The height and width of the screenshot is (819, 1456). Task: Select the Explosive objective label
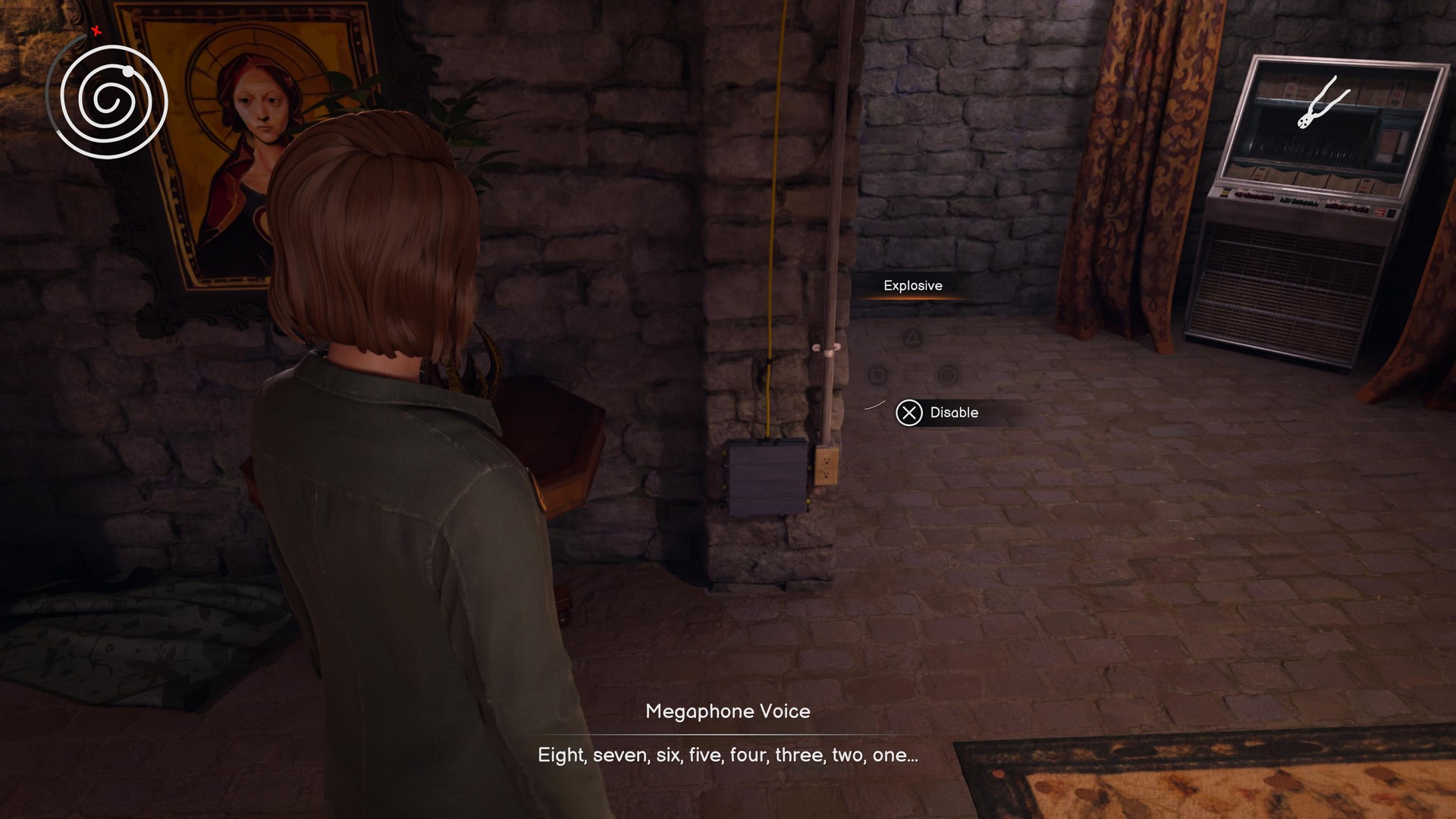[912, 286]
